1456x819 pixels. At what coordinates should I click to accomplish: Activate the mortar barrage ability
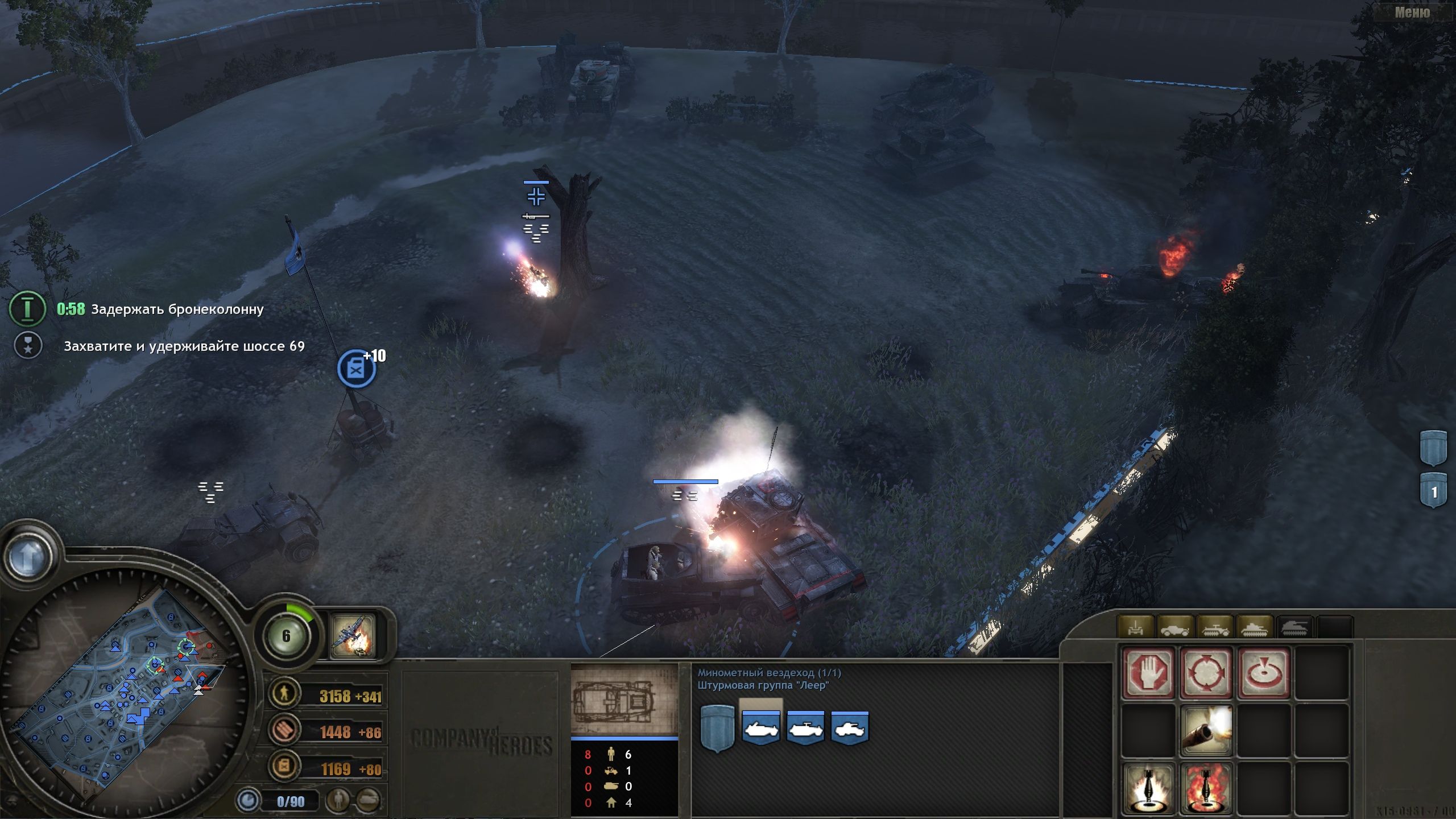[x=1149, y=788]
